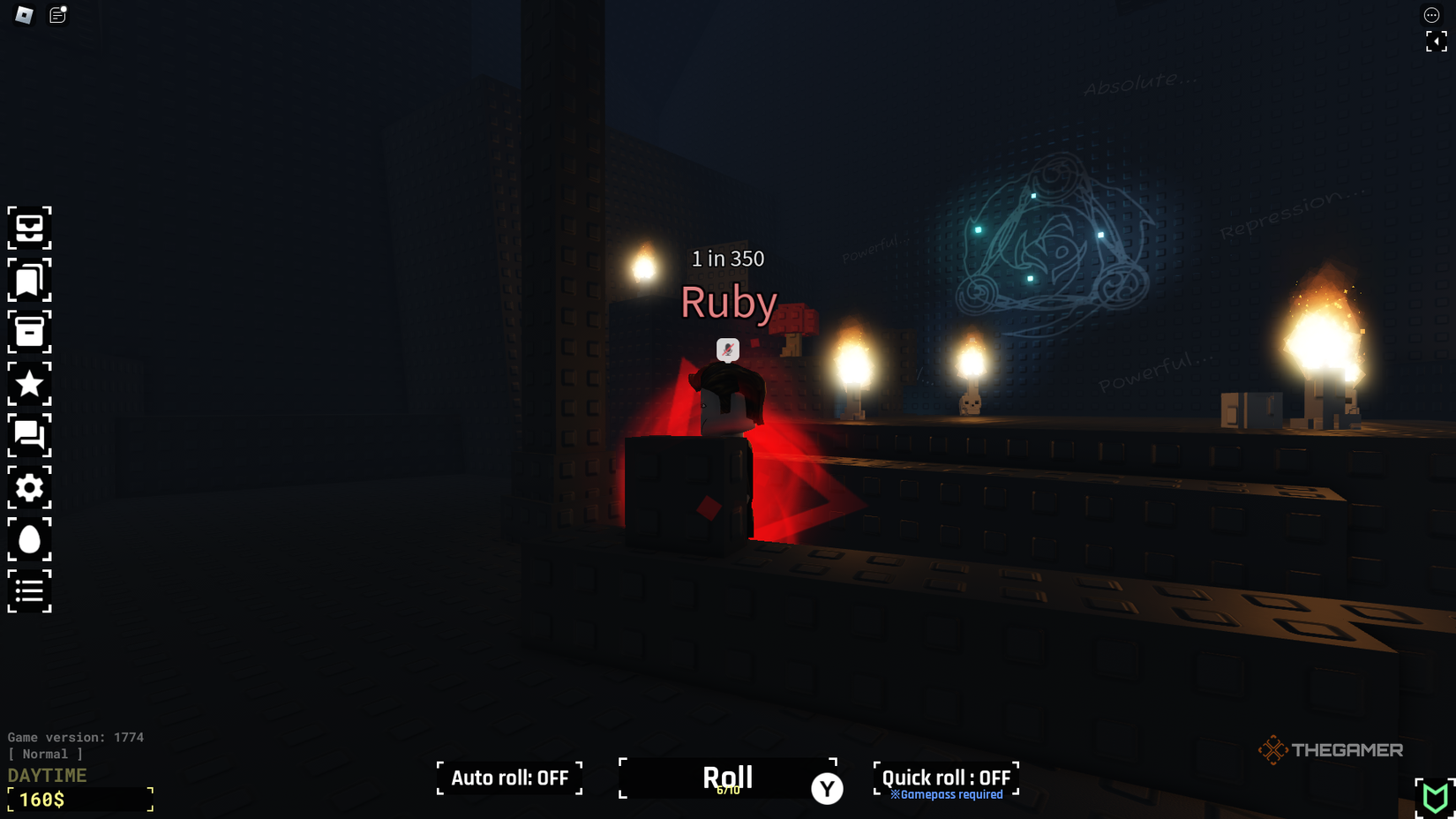Viewport: 1456px width, 819px height.
Task: Select the 160$ currency display
Action: pos(79,800)
